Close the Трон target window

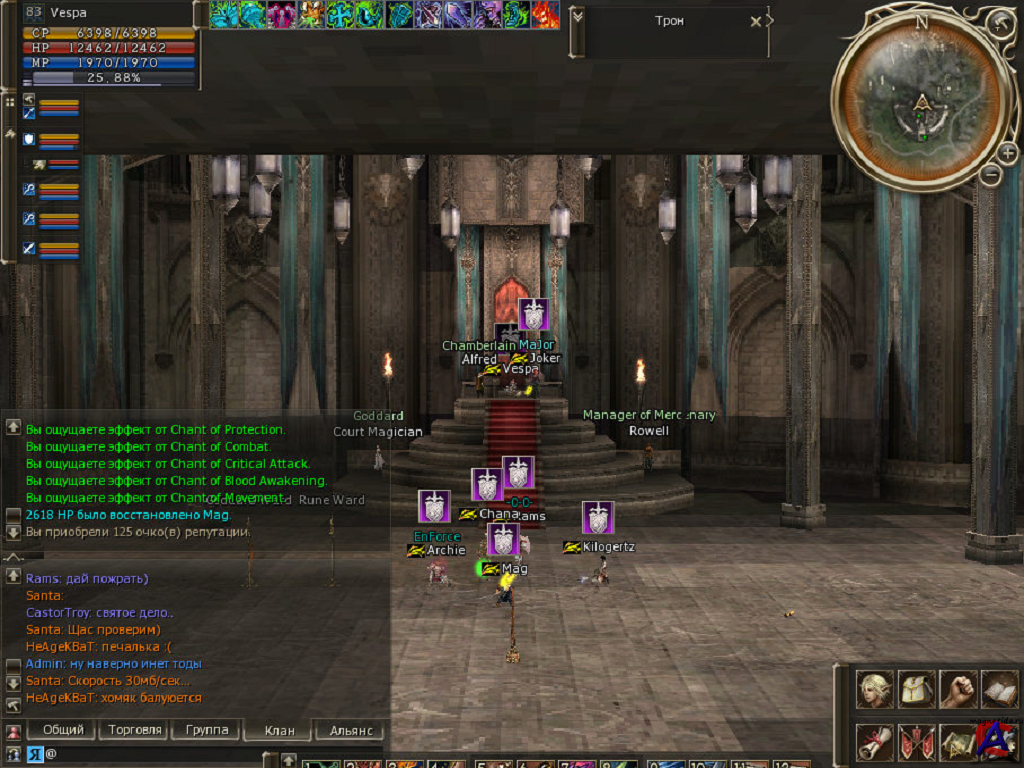756,21
